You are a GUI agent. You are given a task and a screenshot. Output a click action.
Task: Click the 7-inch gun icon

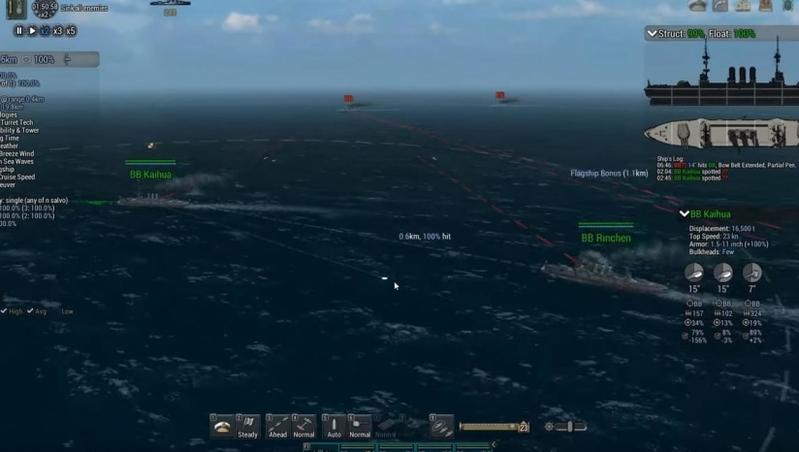(x=751, y=273)
